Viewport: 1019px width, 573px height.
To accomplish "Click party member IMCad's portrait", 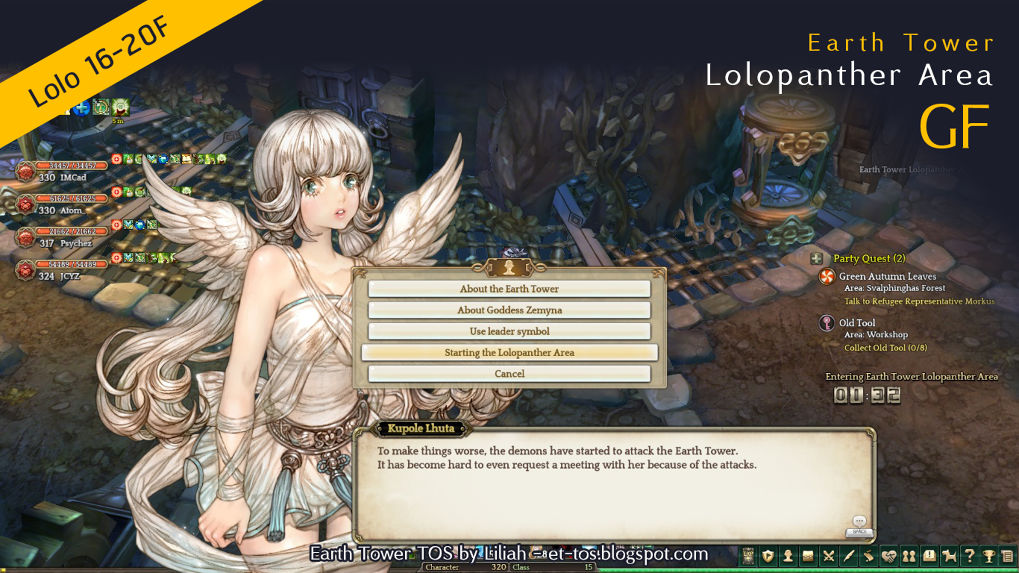I will [x=25, y=171].
